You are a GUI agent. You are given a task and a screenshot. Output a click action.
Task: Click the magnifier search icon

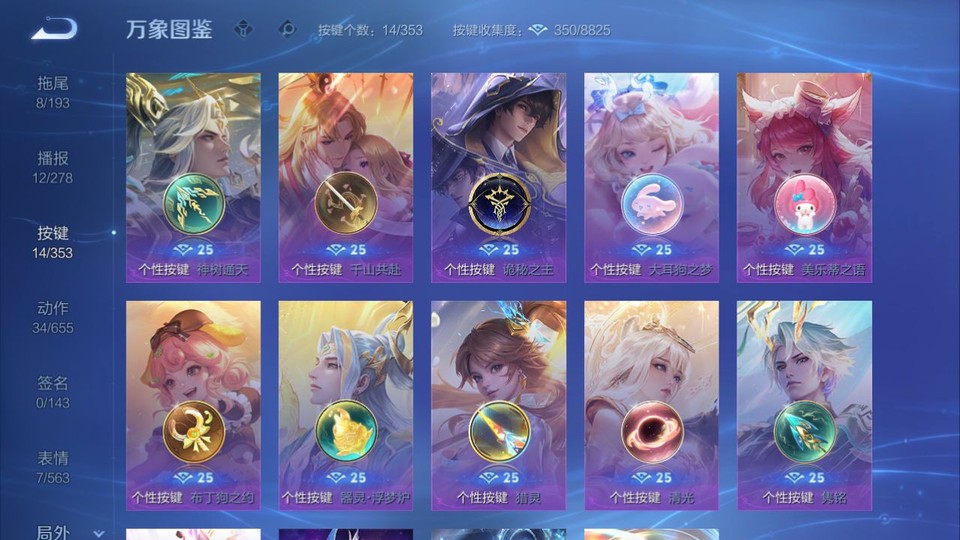coord(287,29)
